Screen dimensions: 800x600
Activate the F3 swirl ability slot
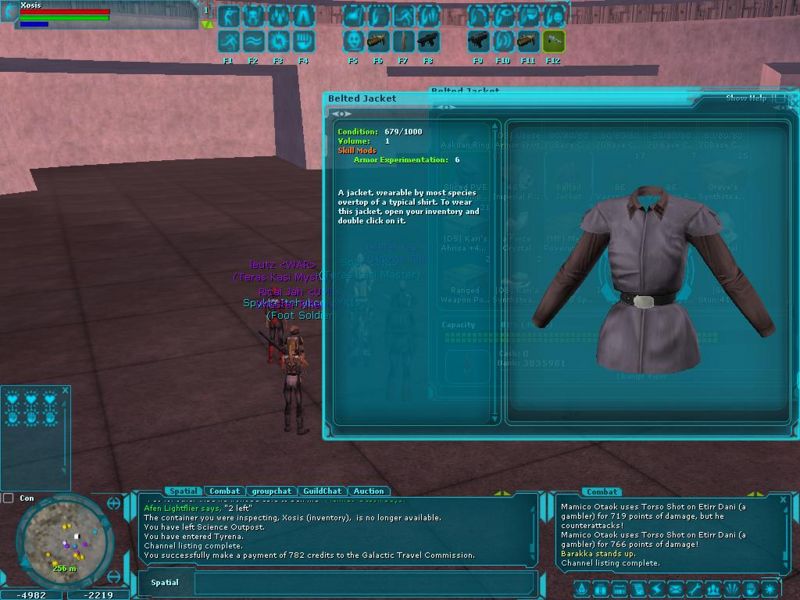tap(278, 41)
